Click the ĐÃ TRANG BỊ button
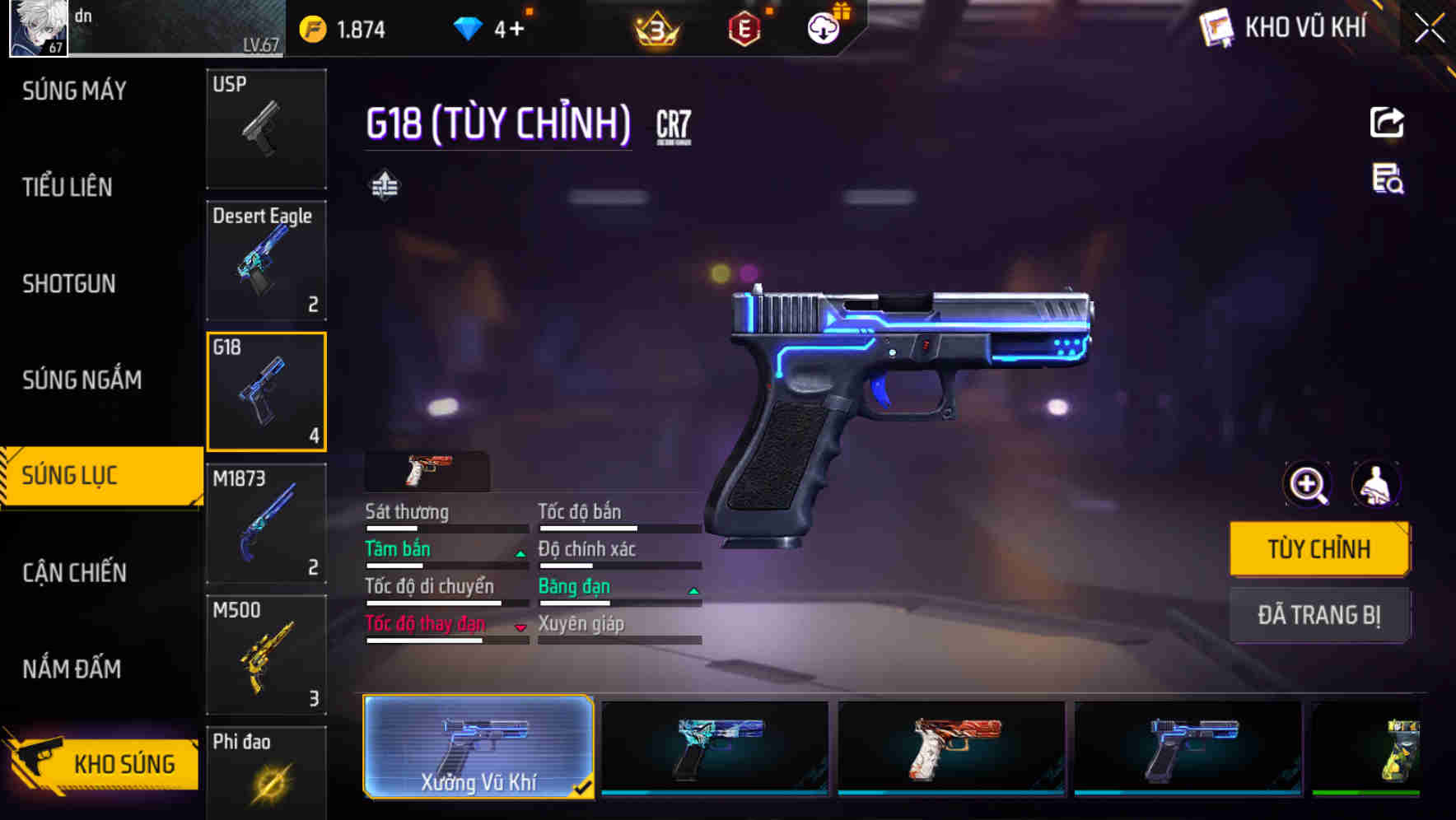Viewport: 1456px width, 820px height. pyautogui.click(x=1319, y=614)
